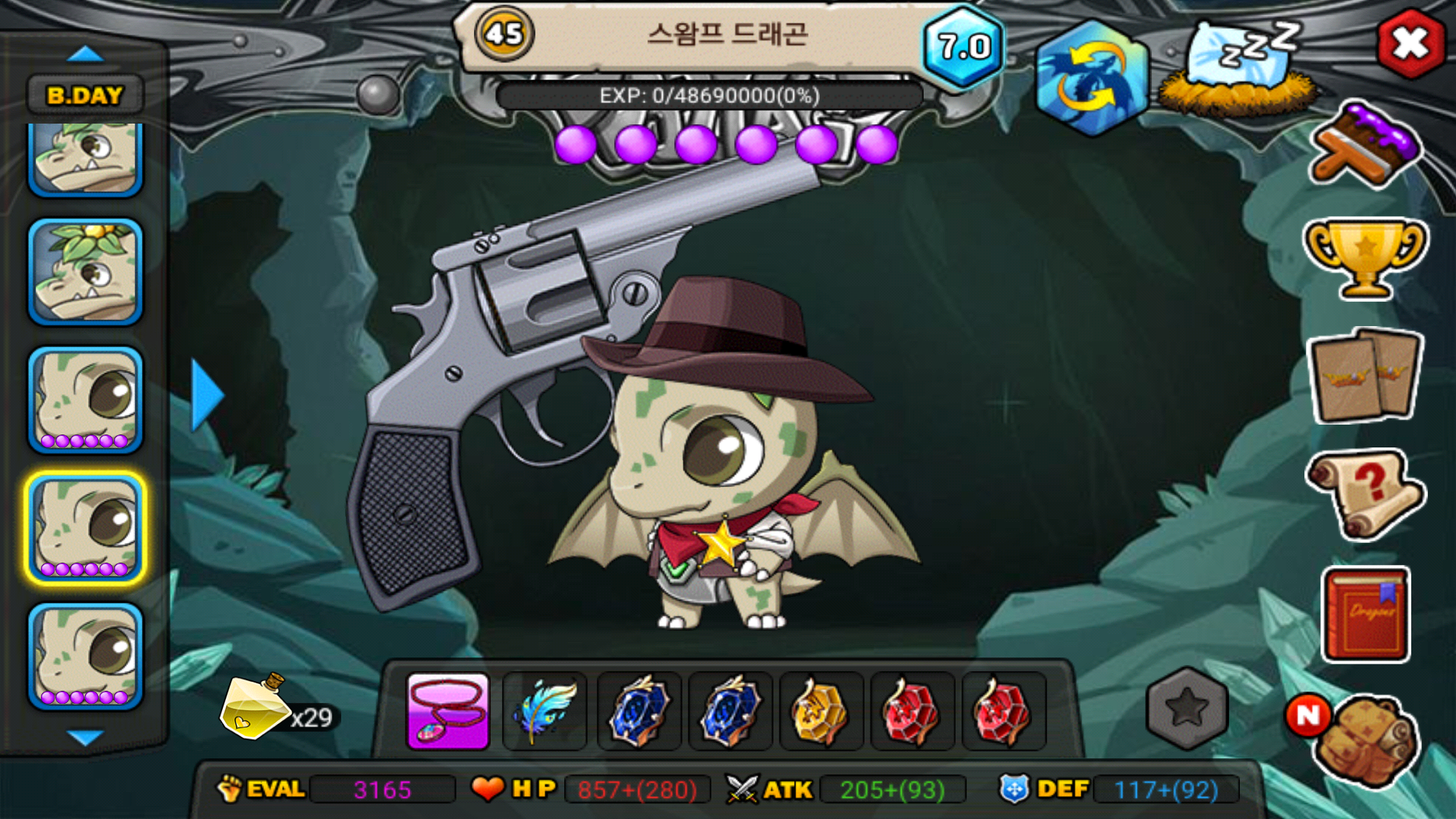Select dragon thumbnail with sunflower on head
The width and height of the screenshot is (1456, 819).
point(86,271)
